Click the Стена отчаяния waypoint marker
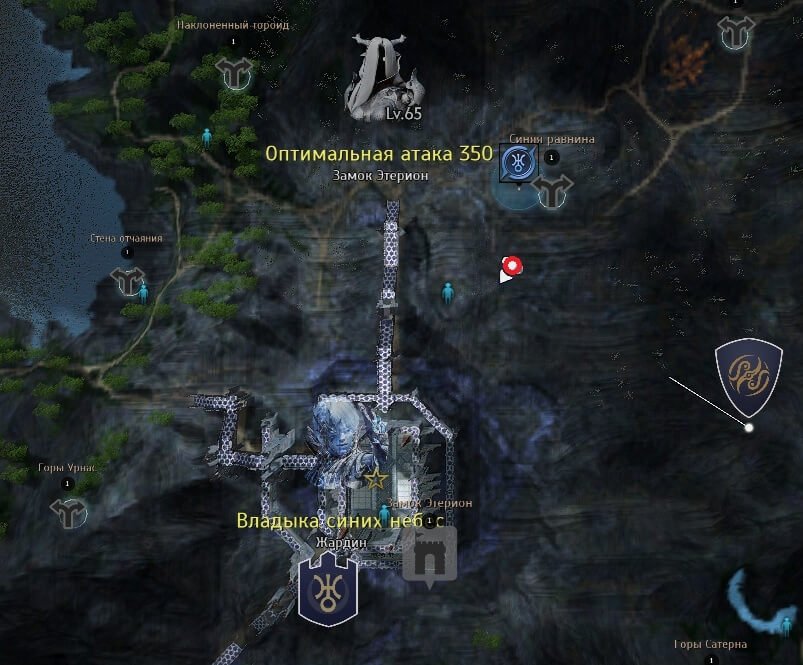The image size is (803, 665). 128,281
